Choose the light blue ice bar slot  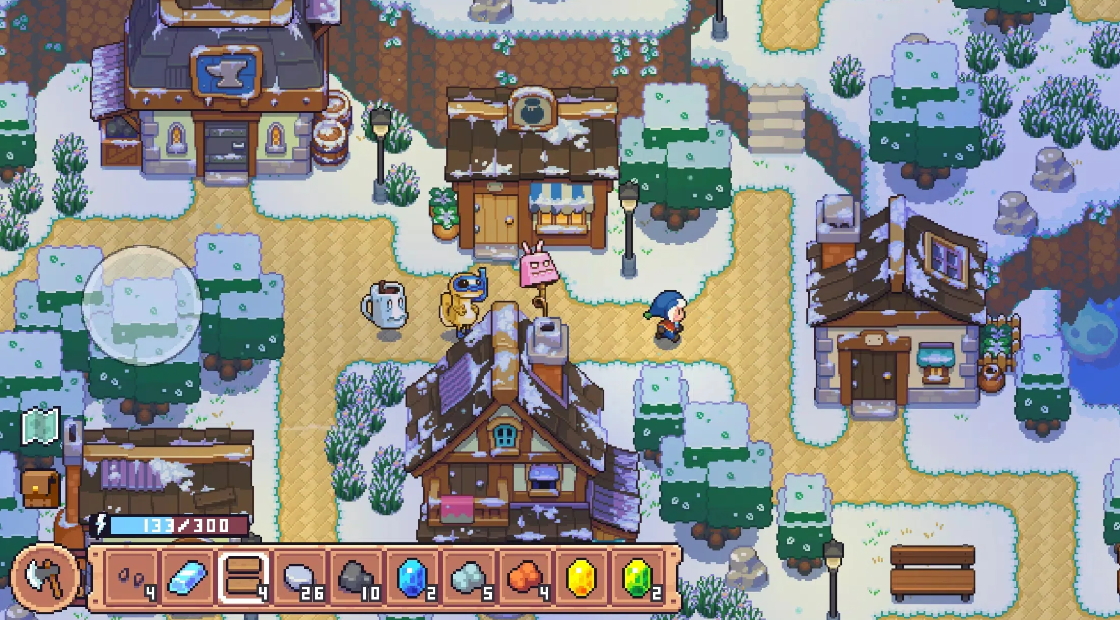tap(187, 578)
